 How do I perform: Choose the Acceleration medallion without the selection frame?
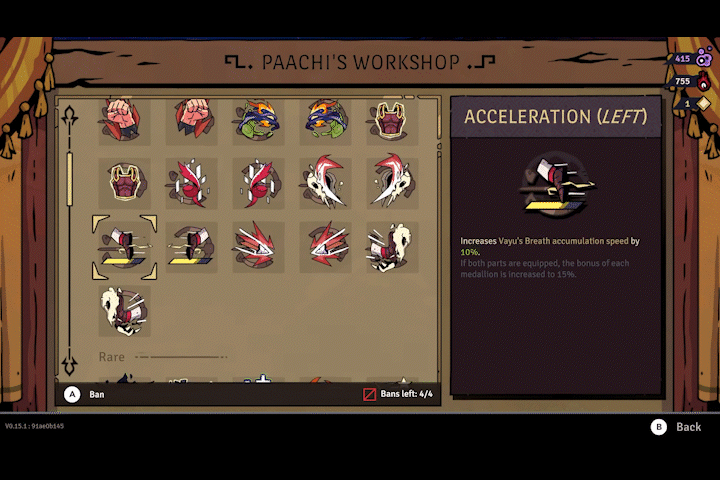coord(191,247)
